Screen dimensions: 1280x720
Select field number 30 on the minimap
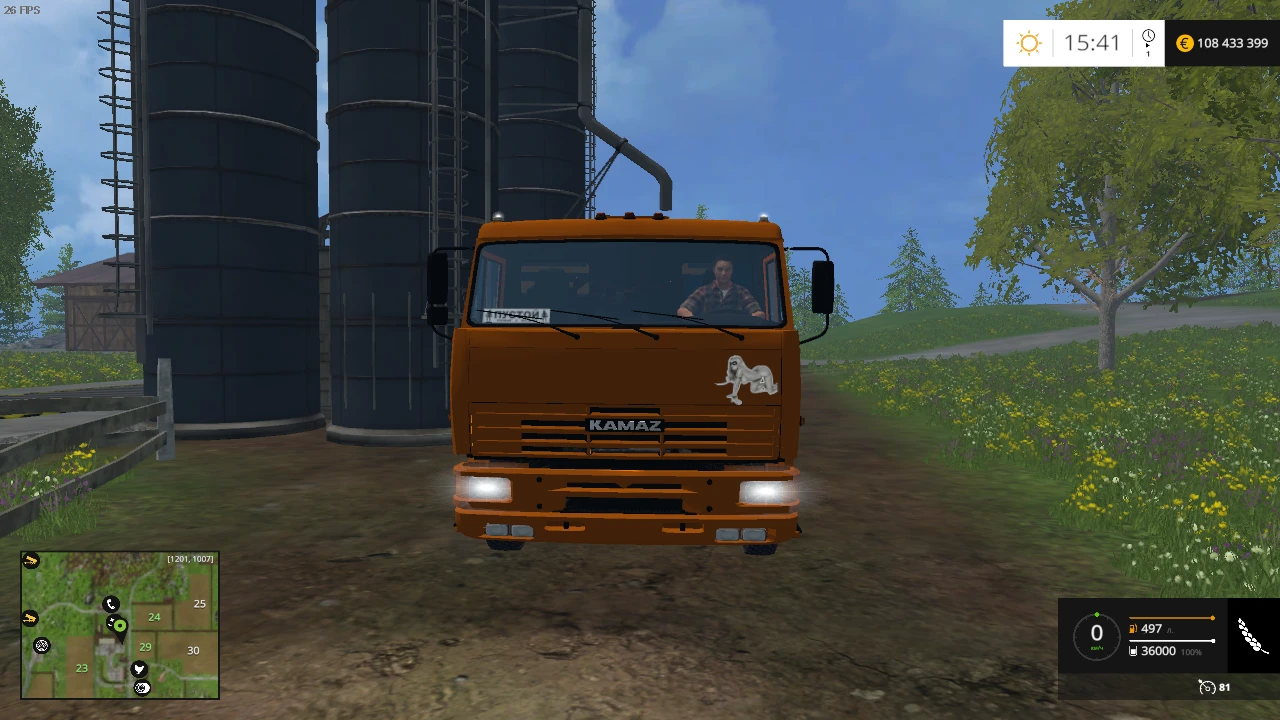pos(193,650)
